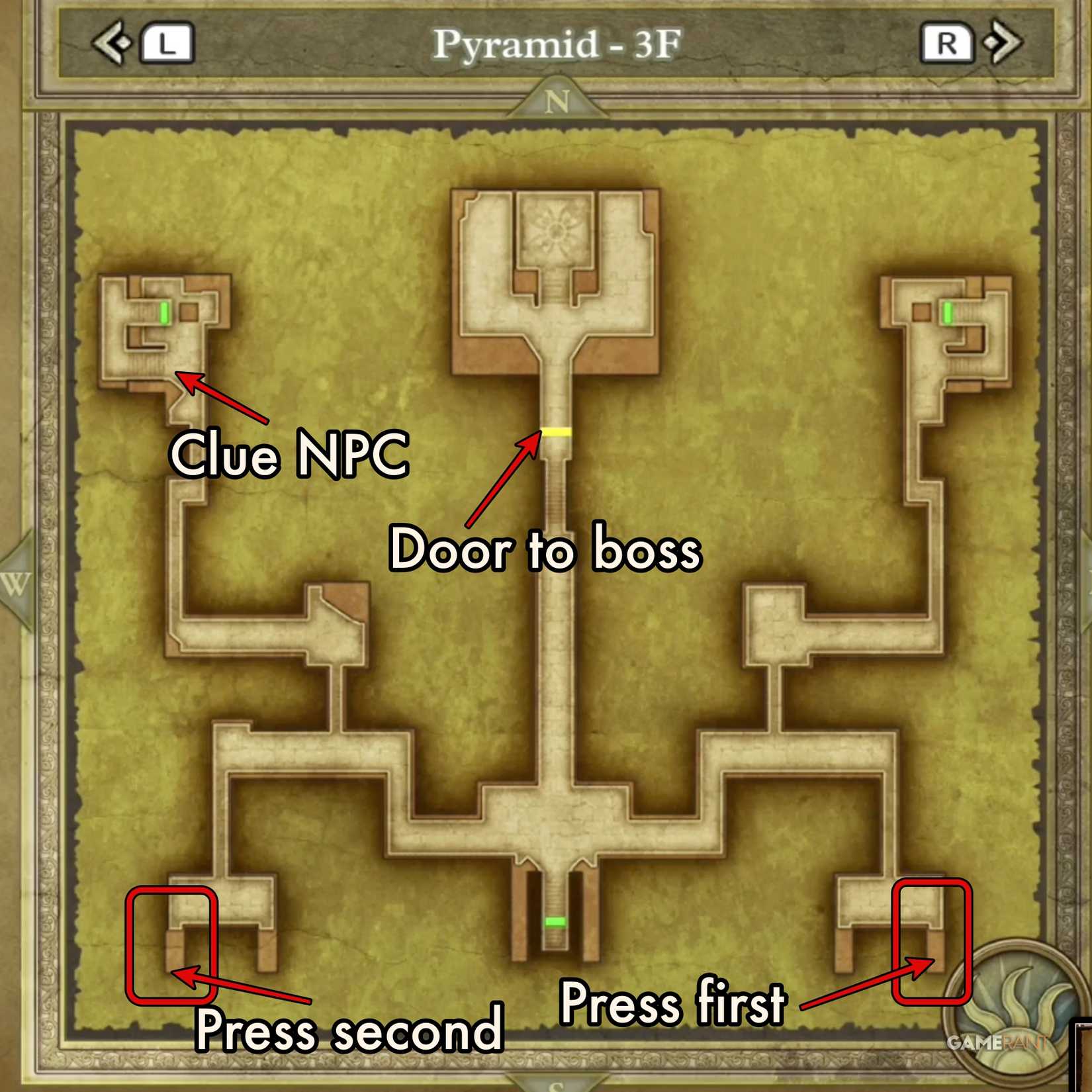The height and width of the screenshot is (1092, 1092).
Task: Click the L shoulder button indicator
Action: click(x=167, y=42)
